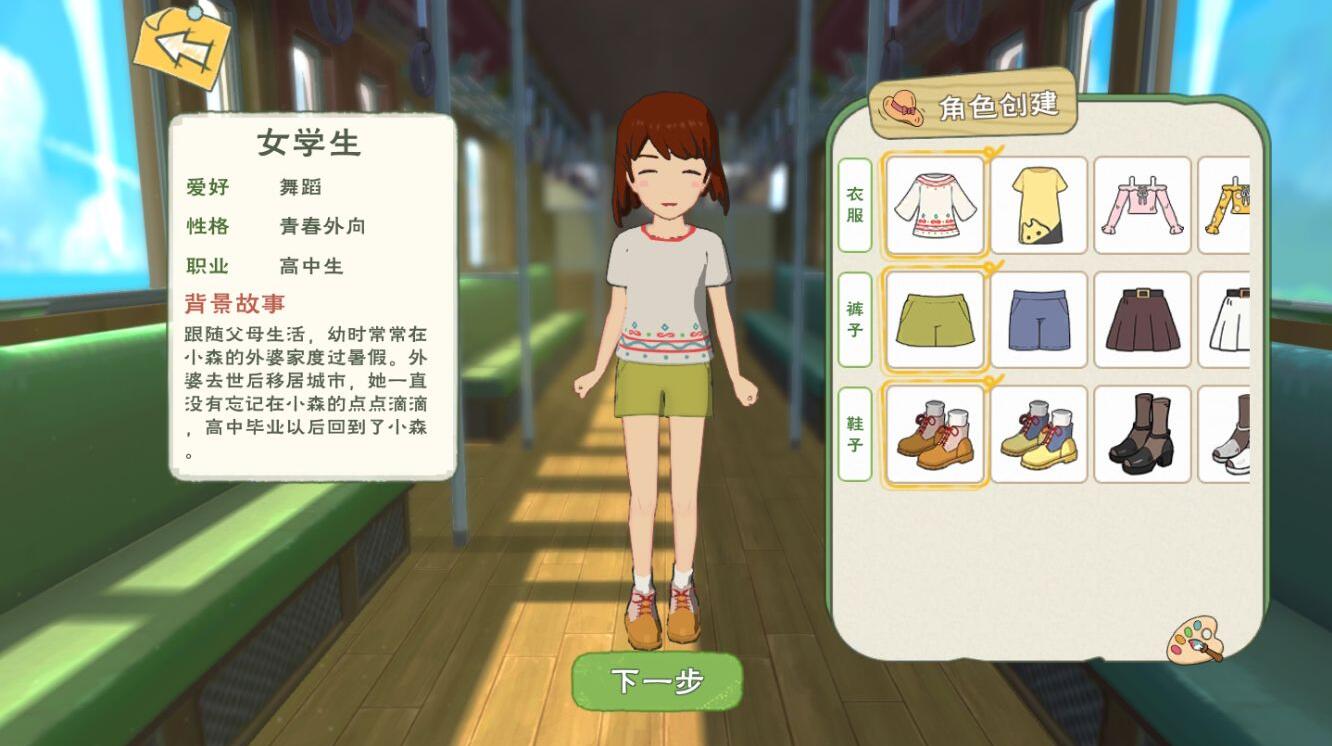
Task: Switch to the 鞋子 shoes tab
Action: (855, 436)
